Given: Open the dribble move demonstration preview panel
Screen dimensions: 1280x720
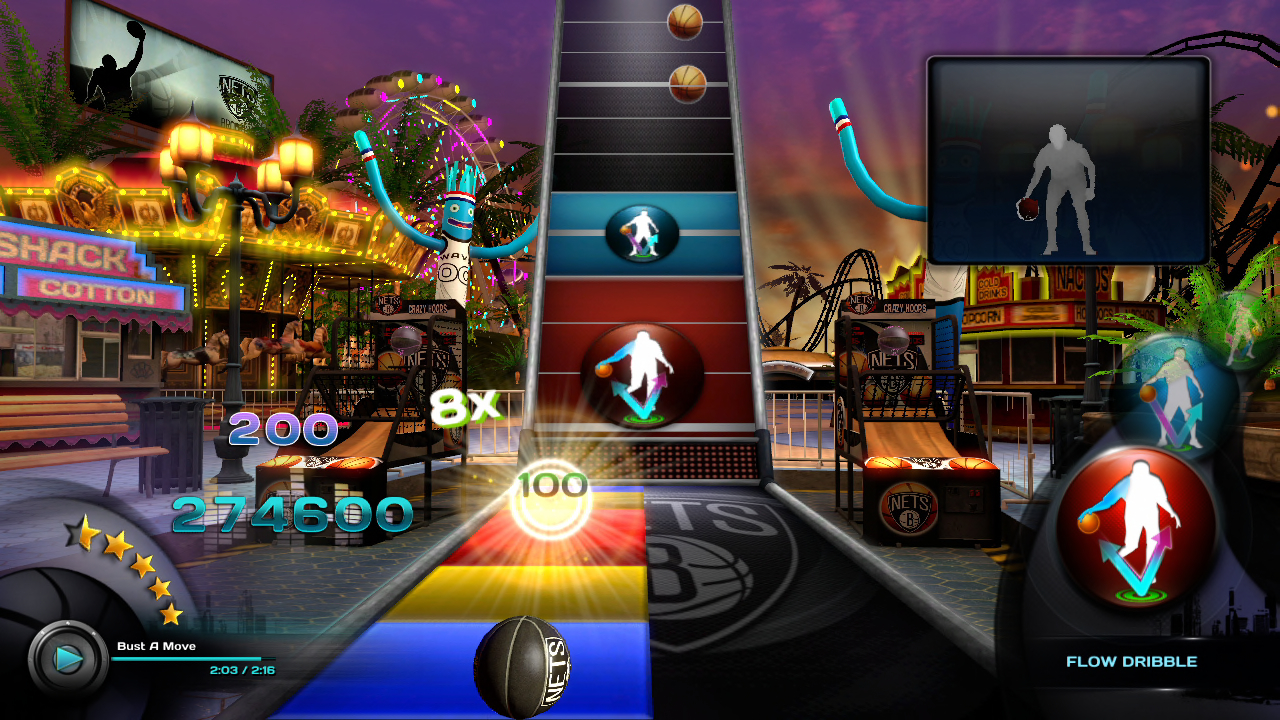Looking at the screenshot, I should coord(1068,160).
